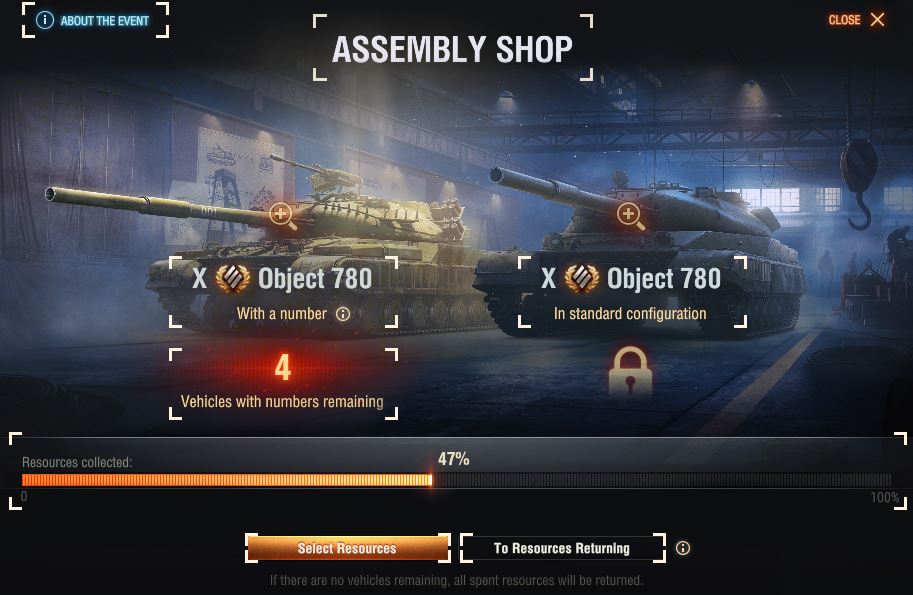Choose the Object 780 With a number option
913x595 pixels.
click(x=283, y=291)
